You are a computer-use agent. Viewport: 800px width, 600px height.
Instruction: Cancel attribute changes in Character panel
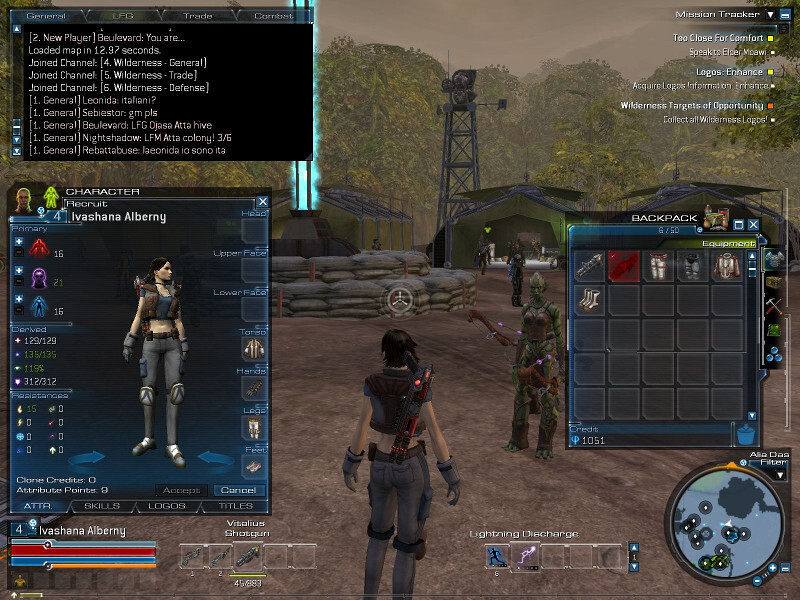click(x=240, y=490)
